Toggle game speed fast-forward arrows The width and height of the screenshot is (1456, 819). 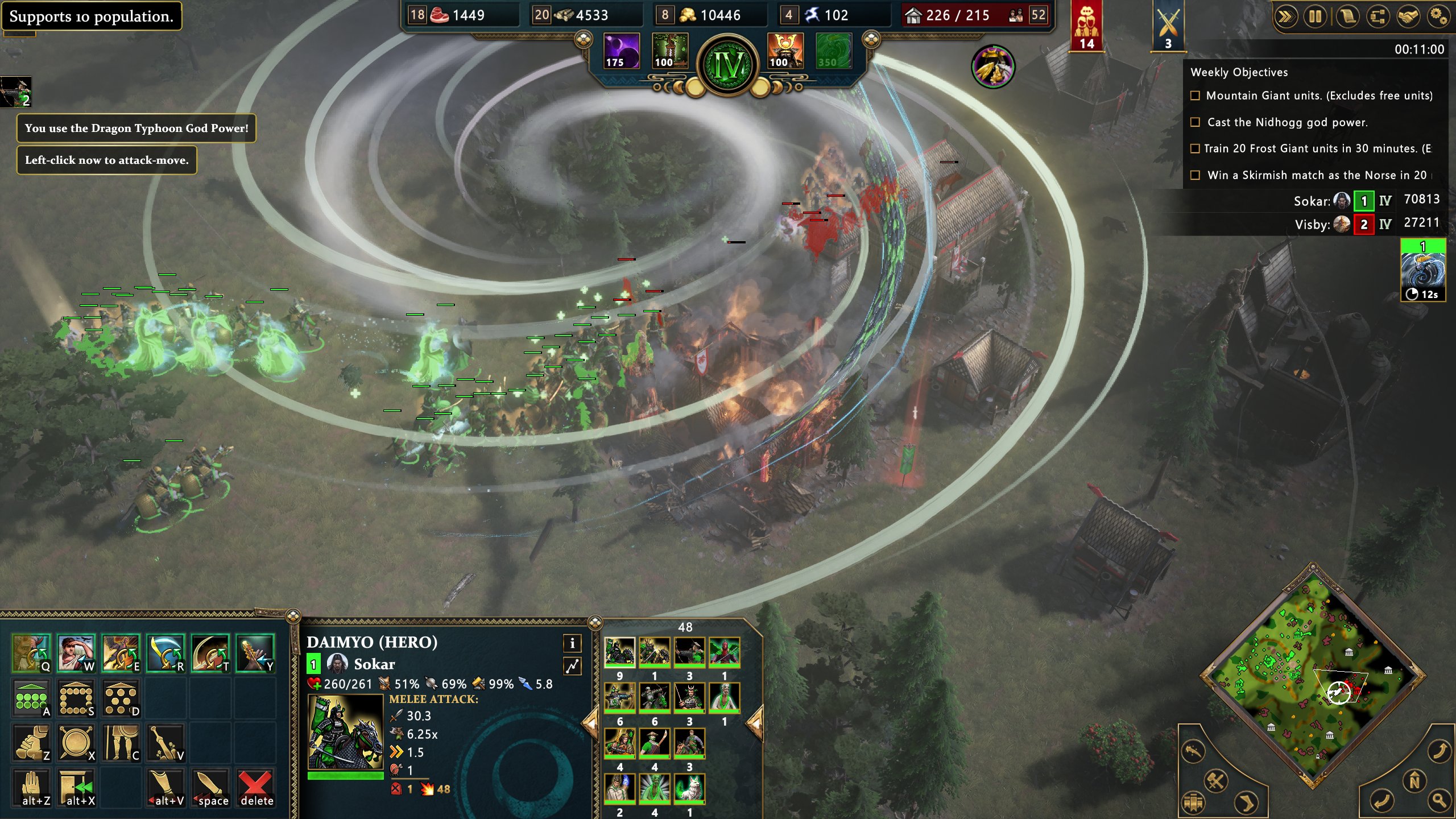[x=1285, y=16]
